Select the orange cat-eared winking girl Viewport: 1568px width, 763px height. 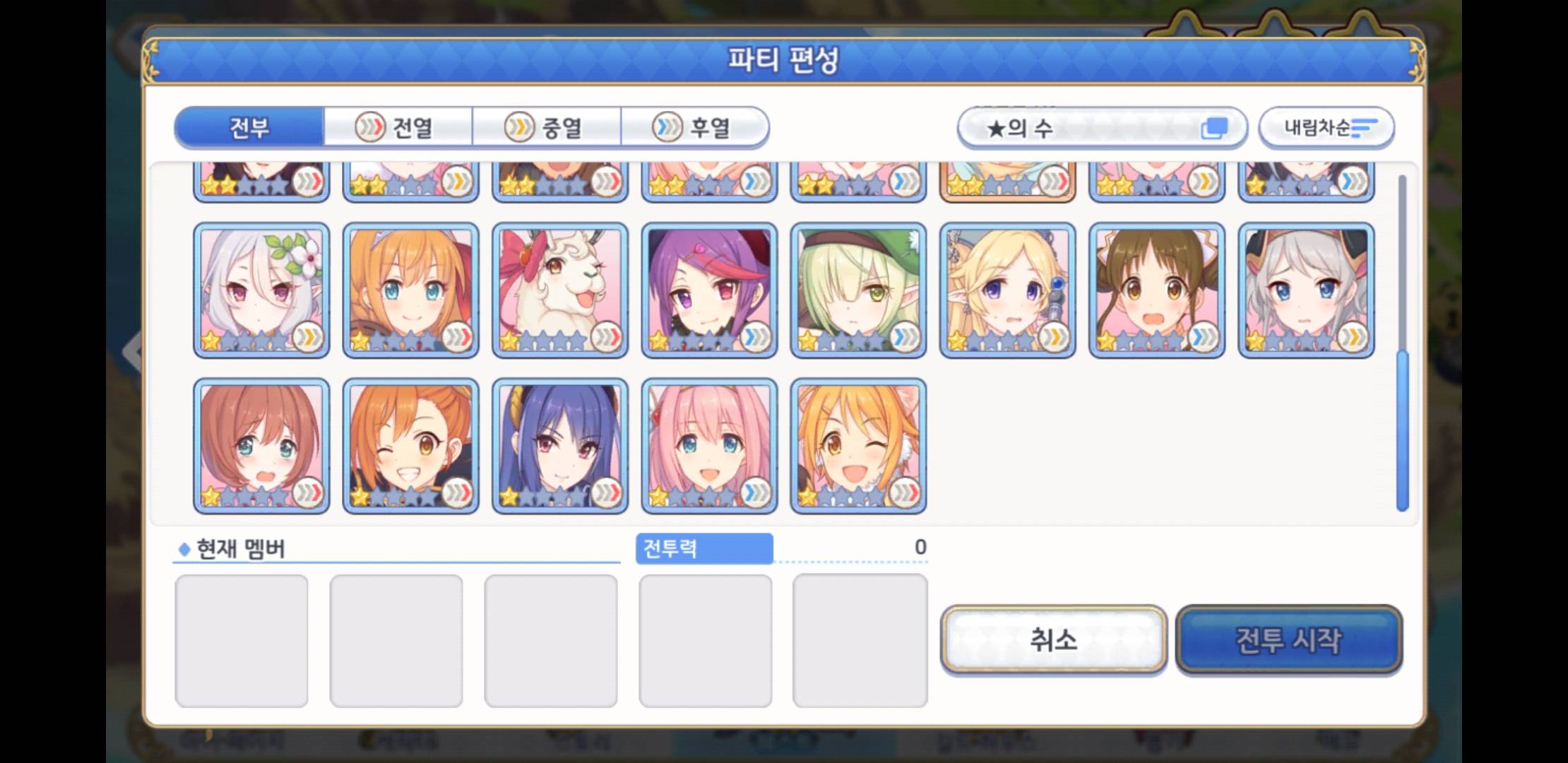[858, 445]
